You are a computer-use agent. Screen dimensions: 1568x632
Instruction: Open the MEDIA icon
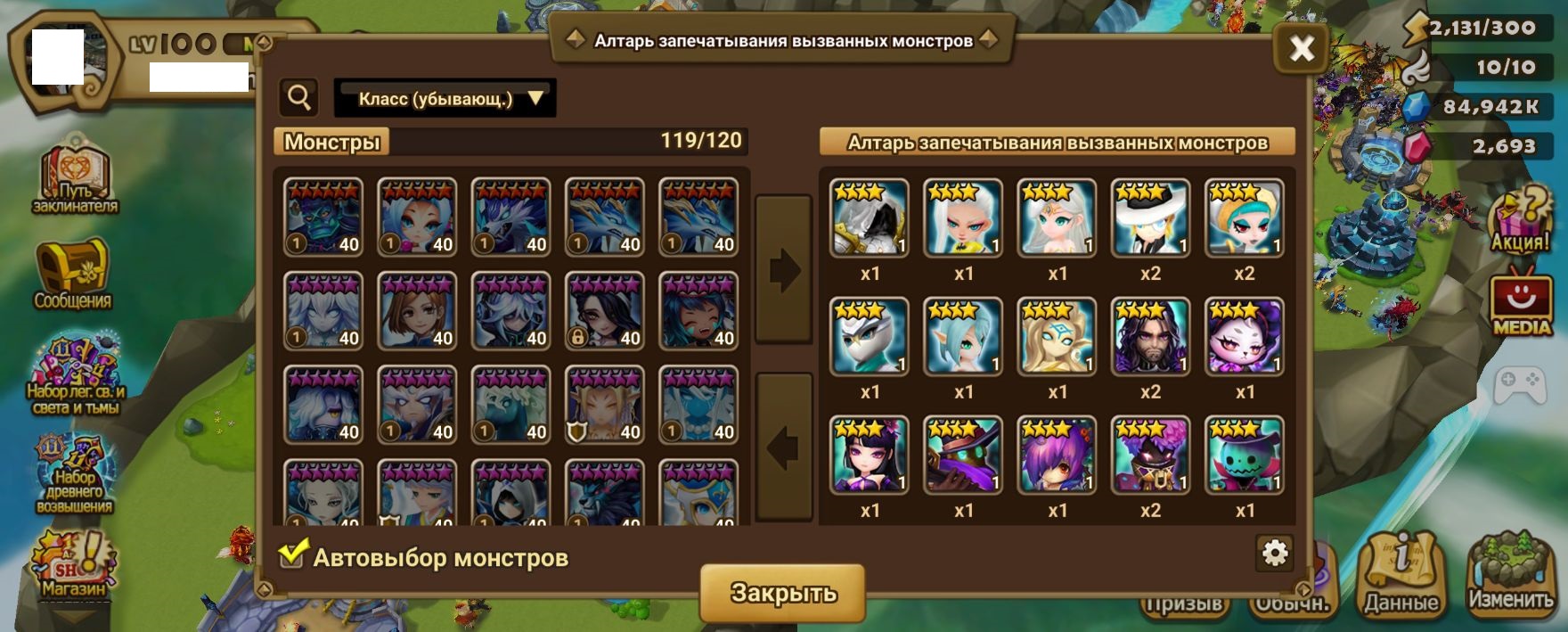(x=1522, y=303)
